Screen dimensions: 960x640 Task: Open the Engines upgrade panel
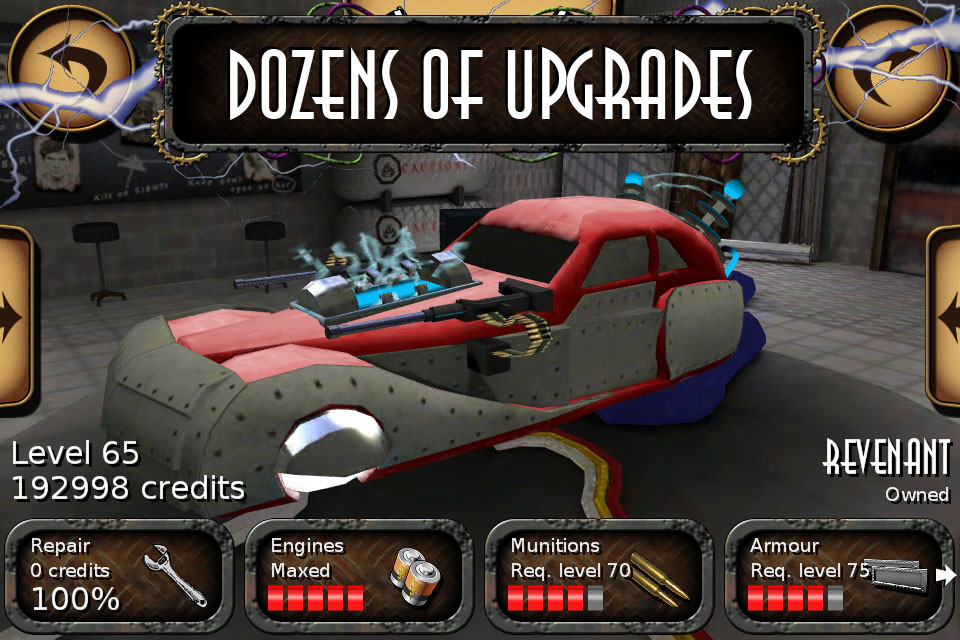pyautogui.click(x=359, y=574)
